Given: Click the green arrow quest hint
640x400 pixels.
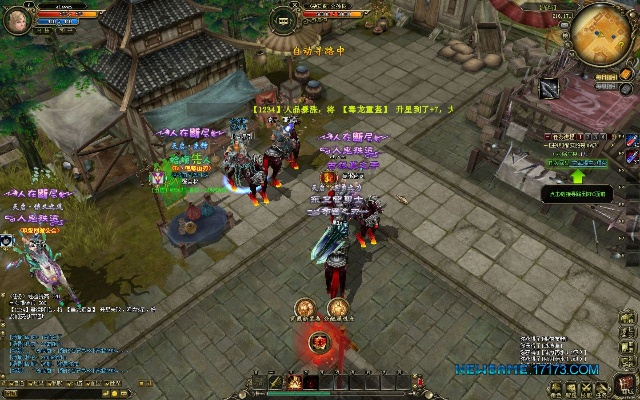Looking at the screenshot, I should [x=578, y=177].
